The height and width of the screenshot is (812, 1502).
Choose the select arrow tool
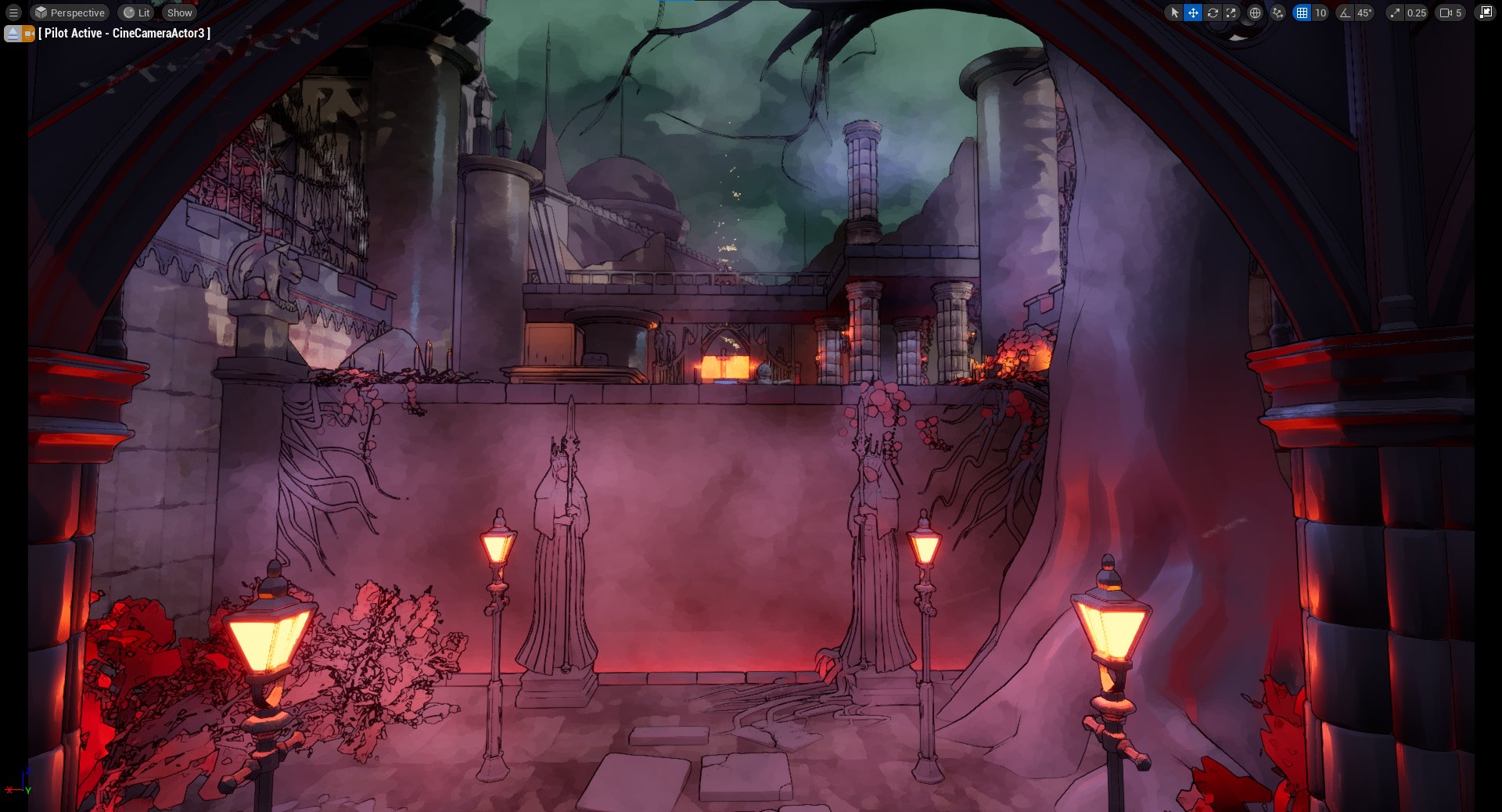point(1174,13)
